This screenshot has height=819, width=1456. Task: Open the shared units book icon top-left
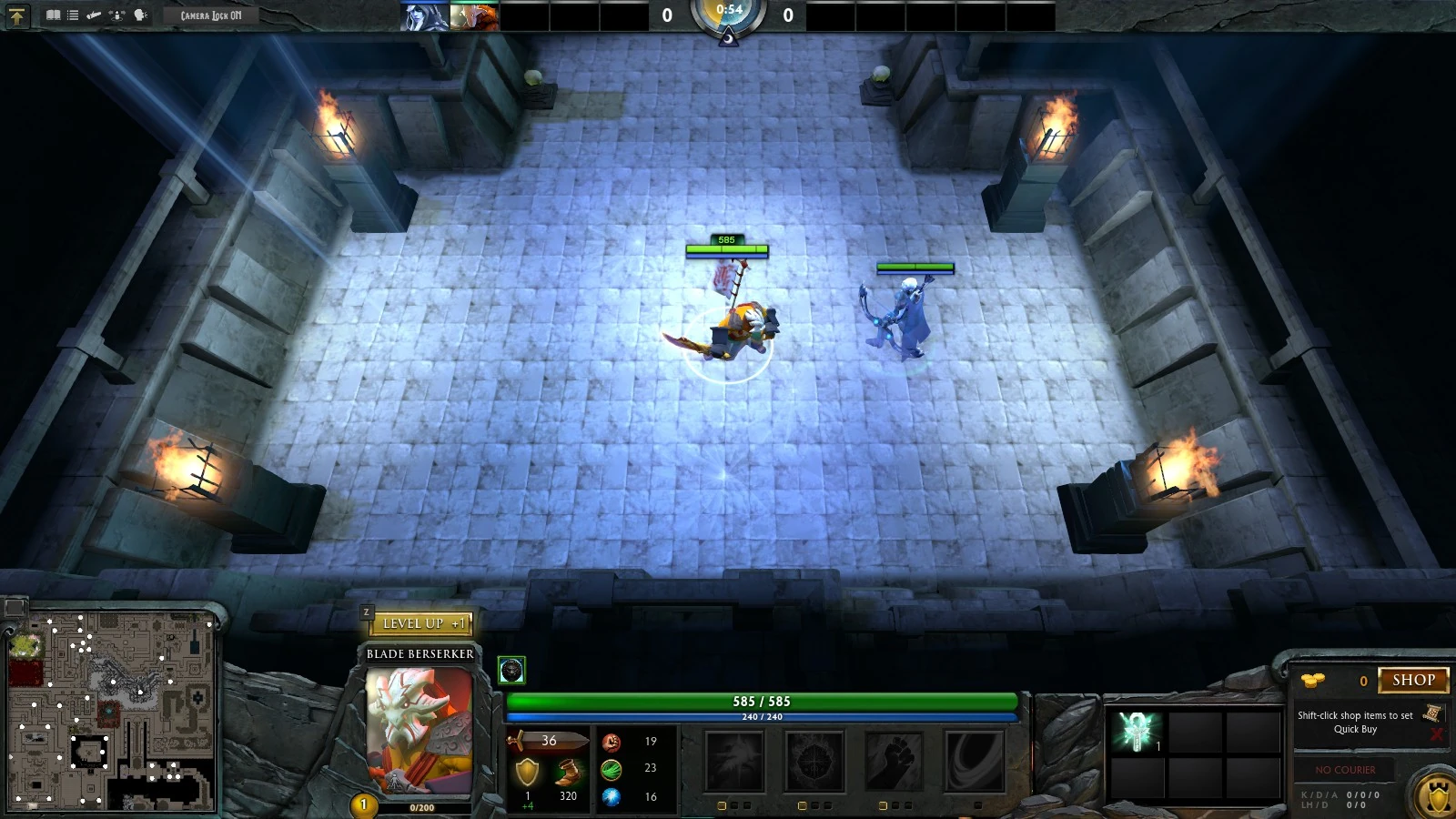click(x=54, y=15)
